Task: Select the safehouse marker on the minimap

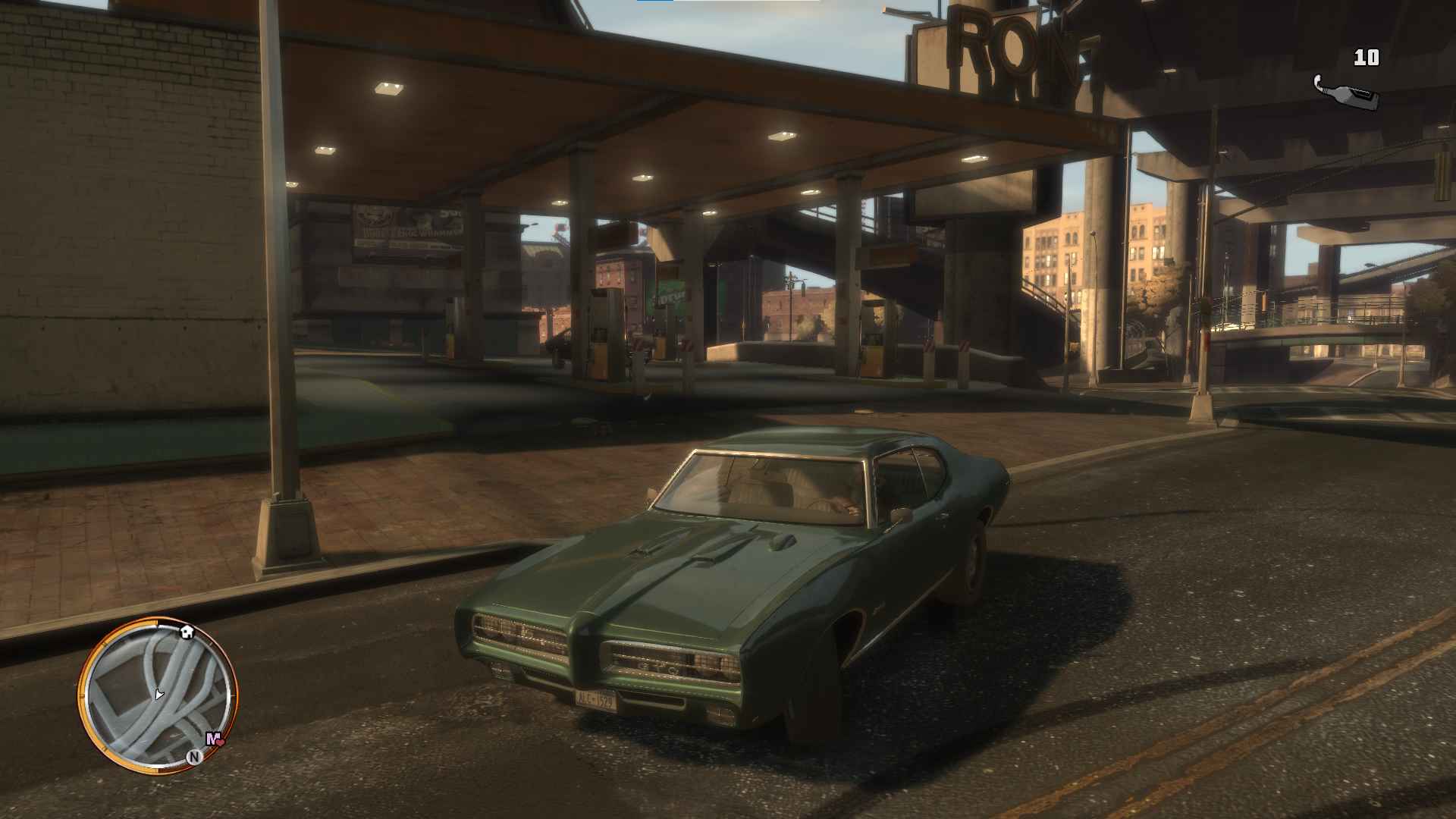Action: (187, 631)
